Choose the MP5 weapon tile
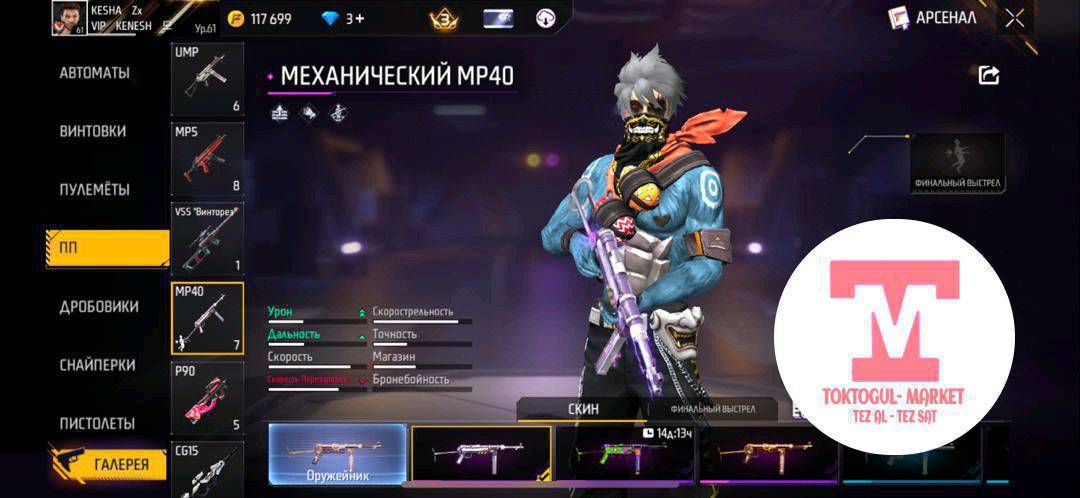 coord(207,157)
